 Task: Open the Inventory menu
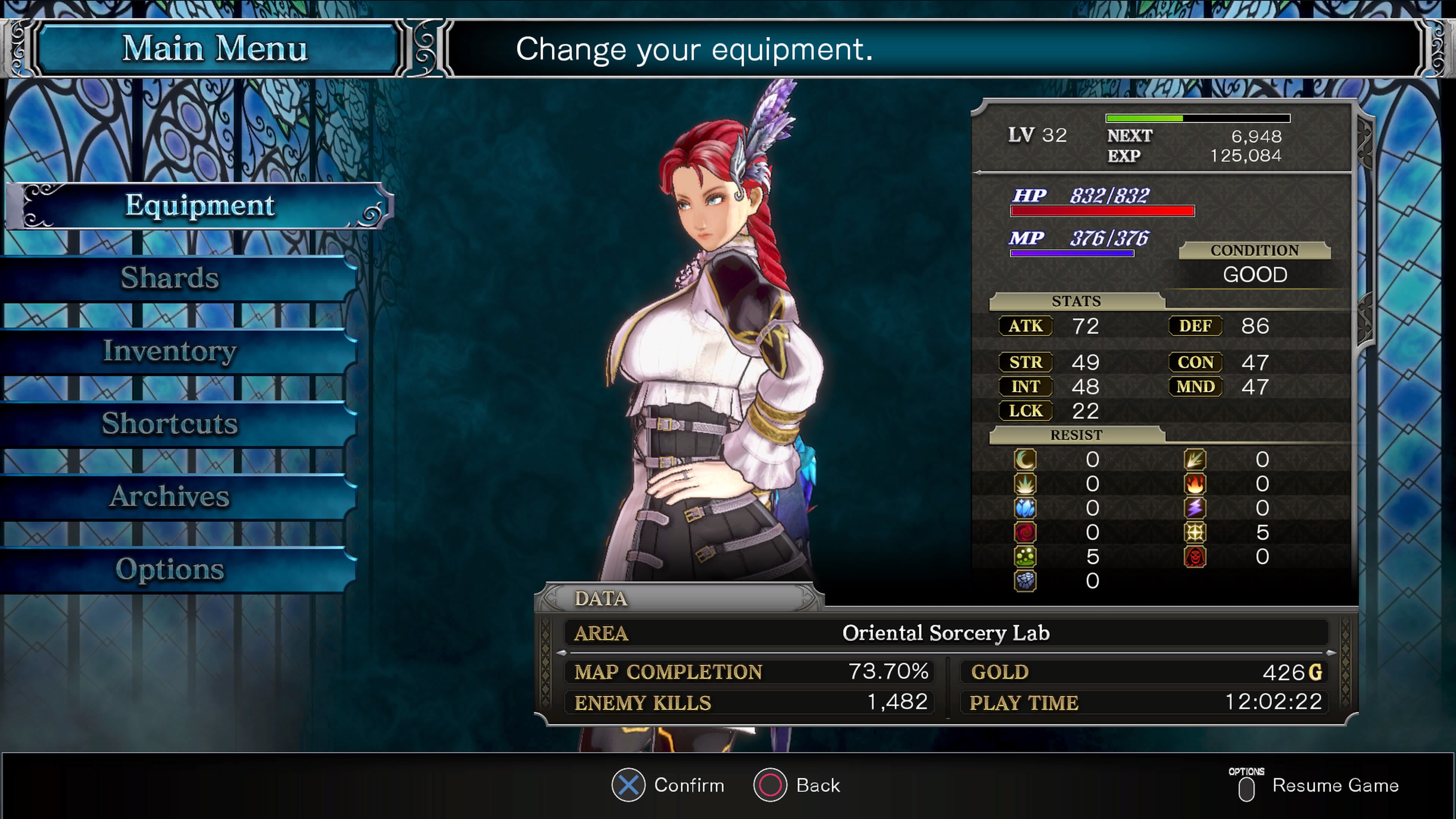[169, 351]
